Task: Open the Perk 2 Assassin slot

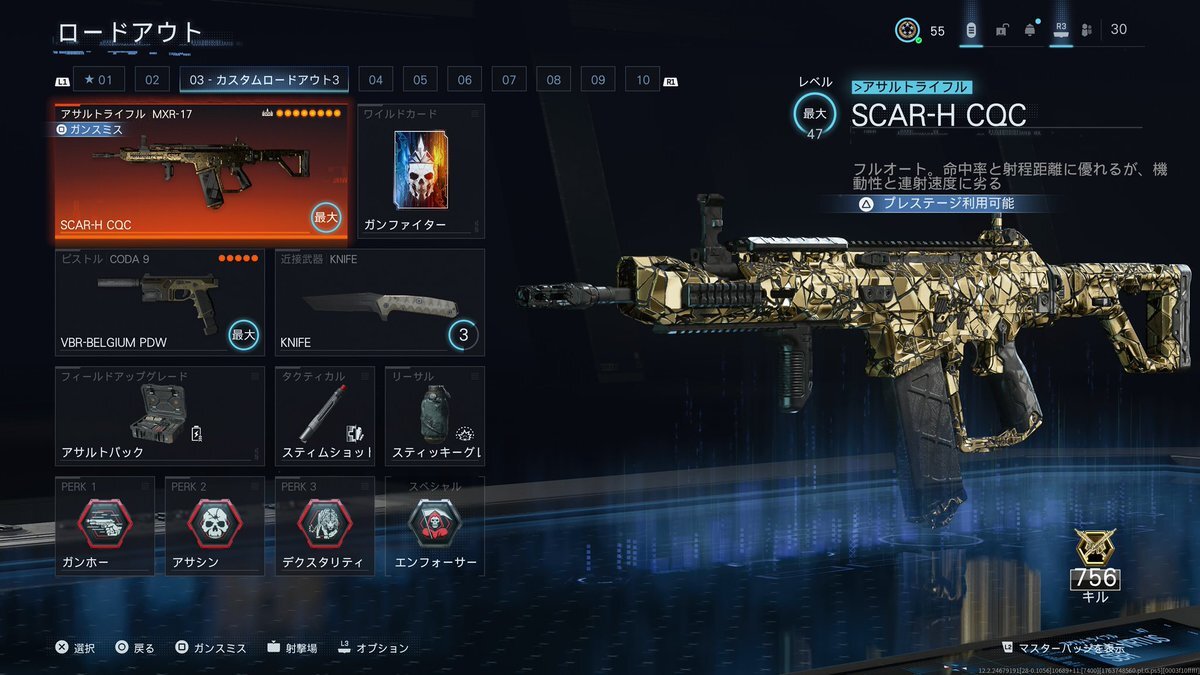Action: (x=214, y=526)
